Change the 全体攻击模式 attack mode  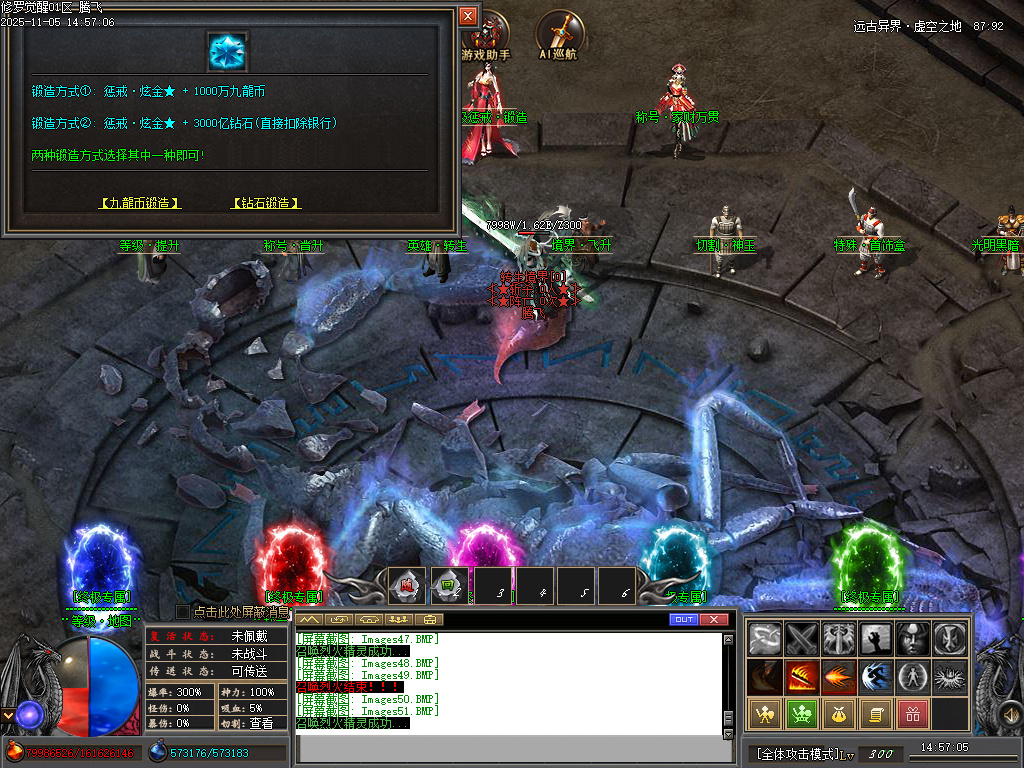797,753
